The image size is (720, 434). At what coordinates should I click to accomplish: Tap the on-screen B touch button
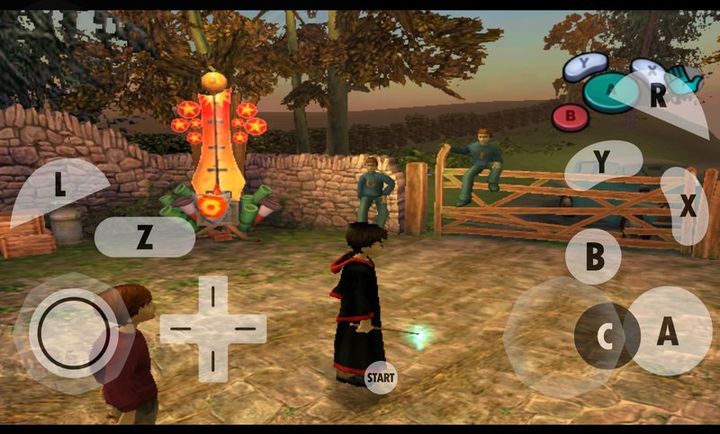(593, 257)
